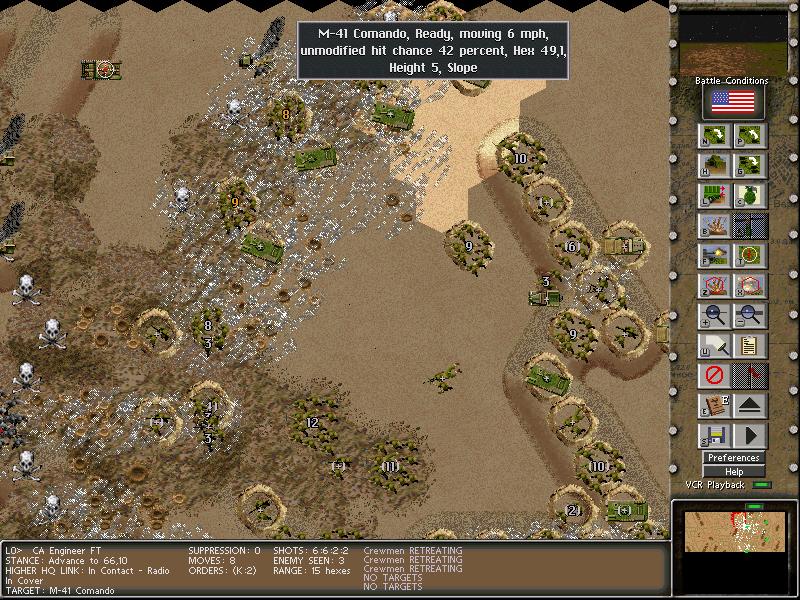Click the tank H button
The height and width of the screenshot is (600, 800).
pyautogui.click(x=714, y=166)
